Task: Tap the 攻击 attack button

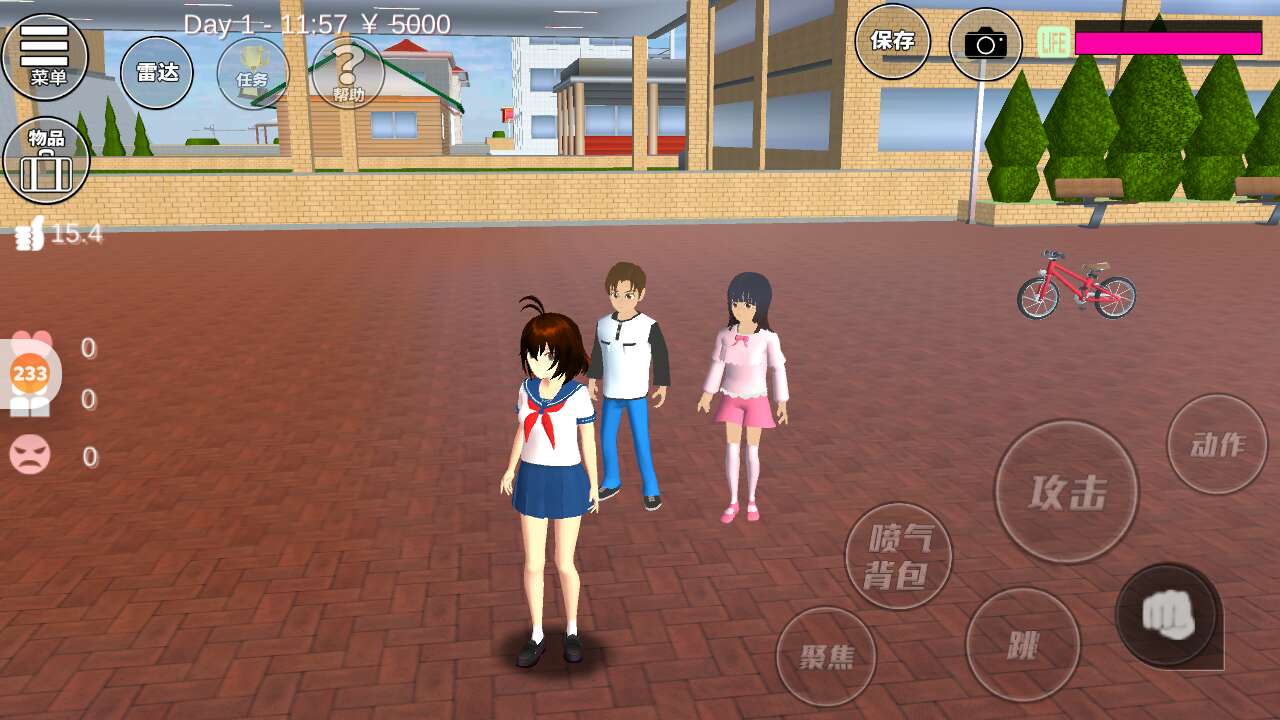Action: [1066, 491]
